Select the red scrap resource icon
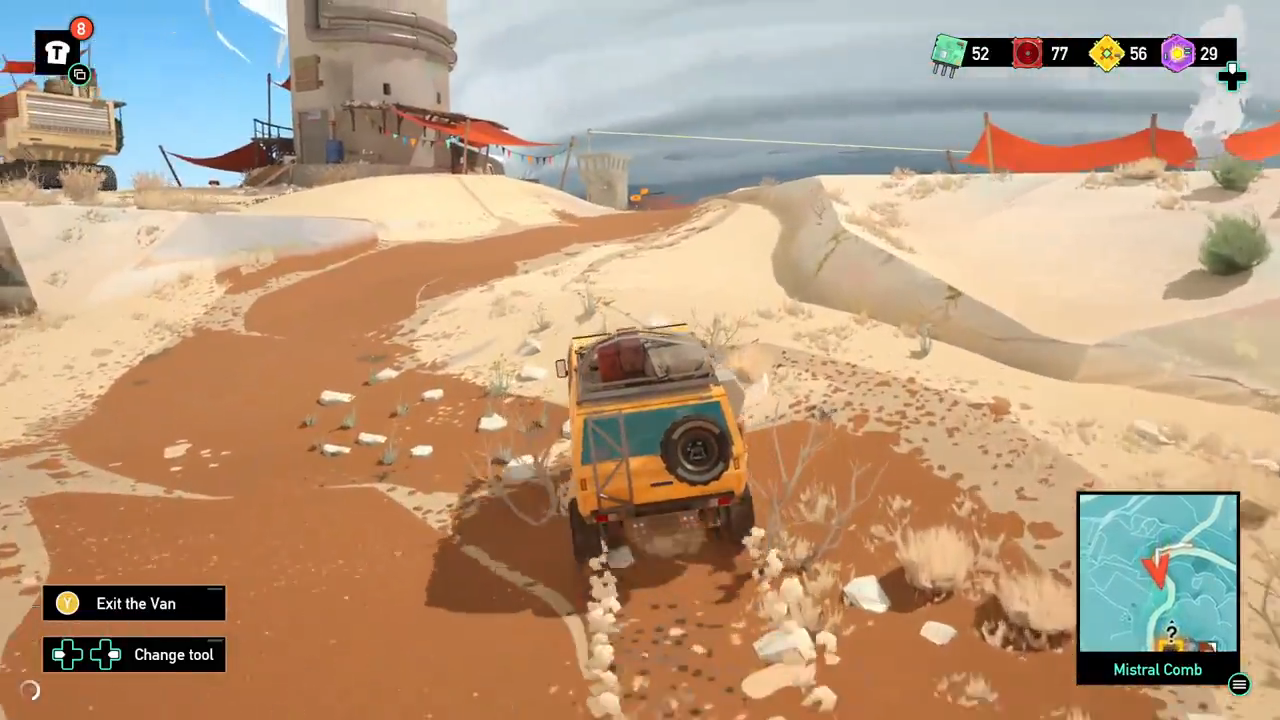The height and width of the screenshot is (720, 1280). point(1027,53)
